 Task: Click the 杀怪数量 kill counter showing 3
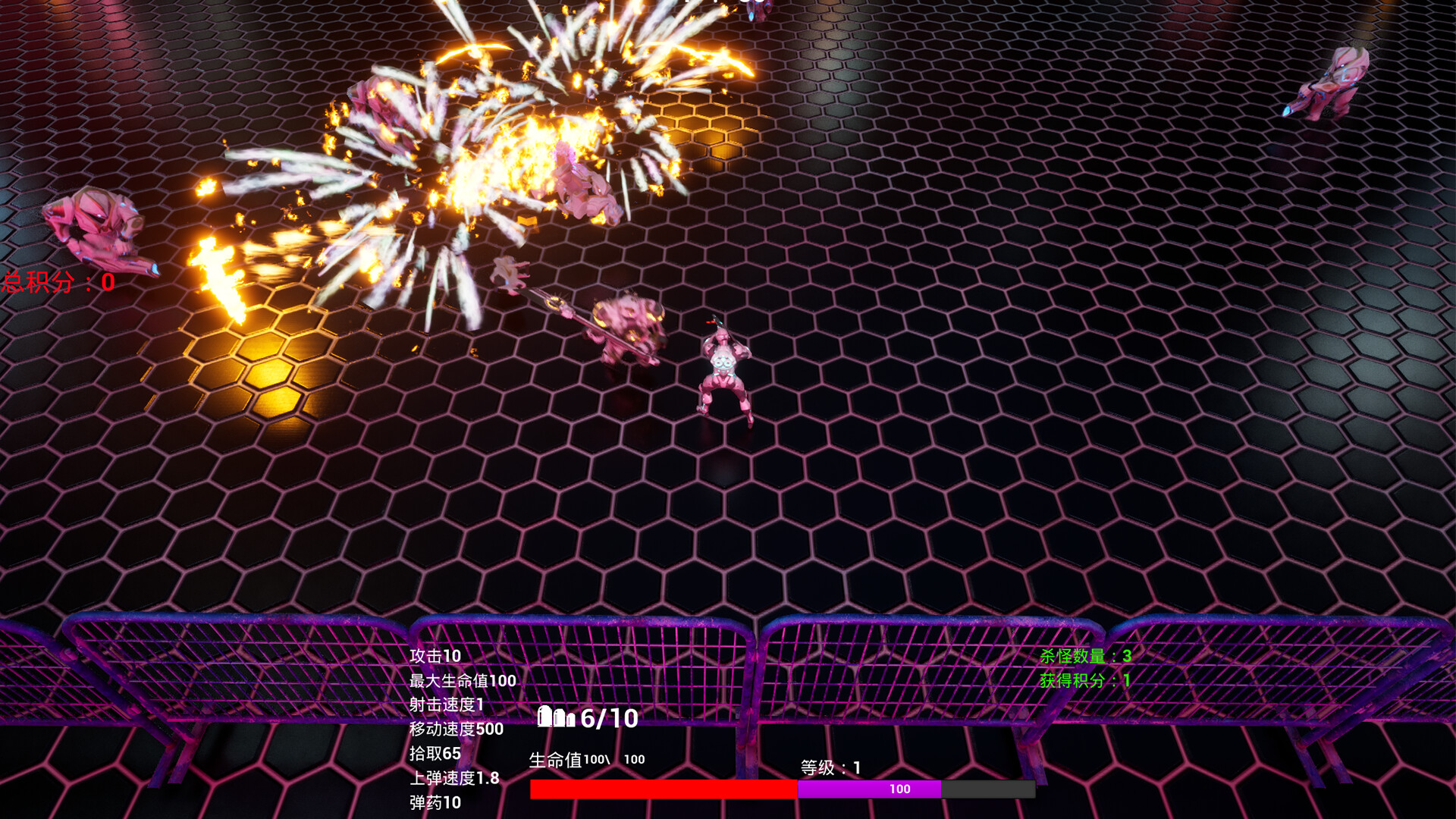pyautogui.click(x=1084, y=657)
